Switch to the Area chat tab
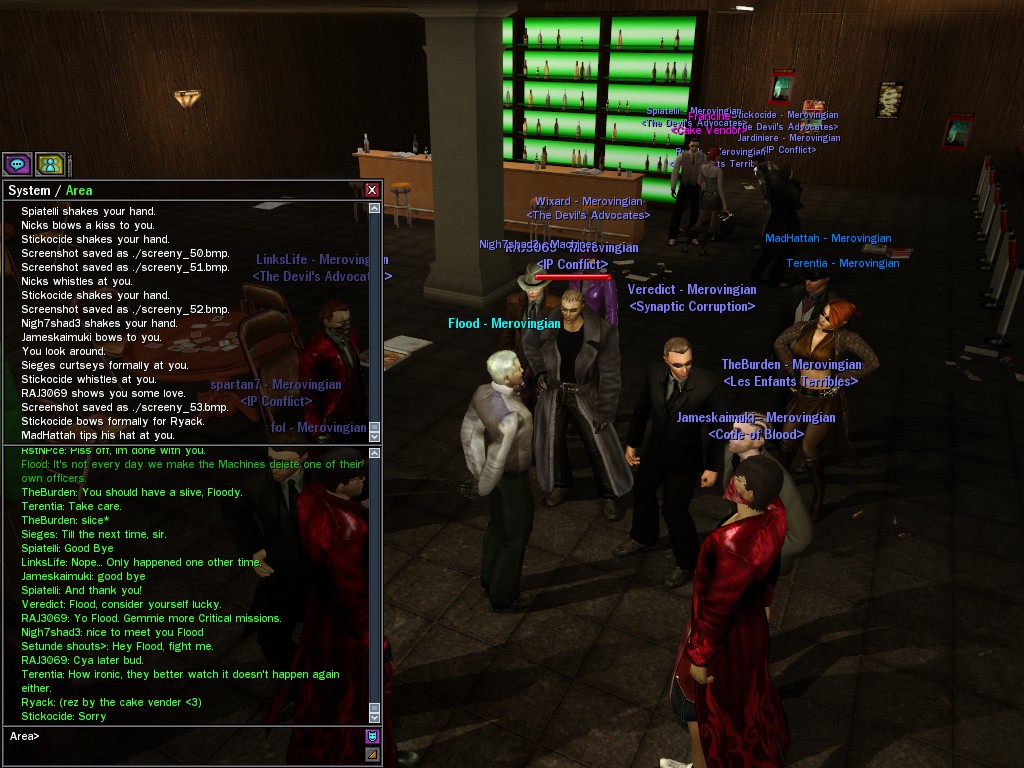1024x768 pixels. (x=79, y=190)
